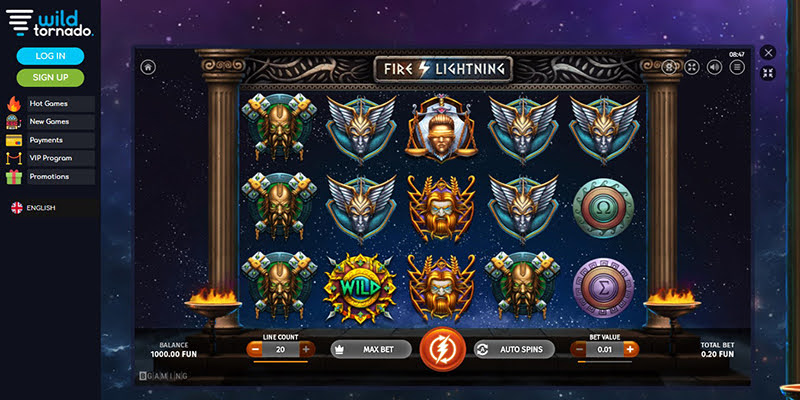Raise the bet value
The height and width of the screenshot is (400, 800).
[x=630, y=349]
